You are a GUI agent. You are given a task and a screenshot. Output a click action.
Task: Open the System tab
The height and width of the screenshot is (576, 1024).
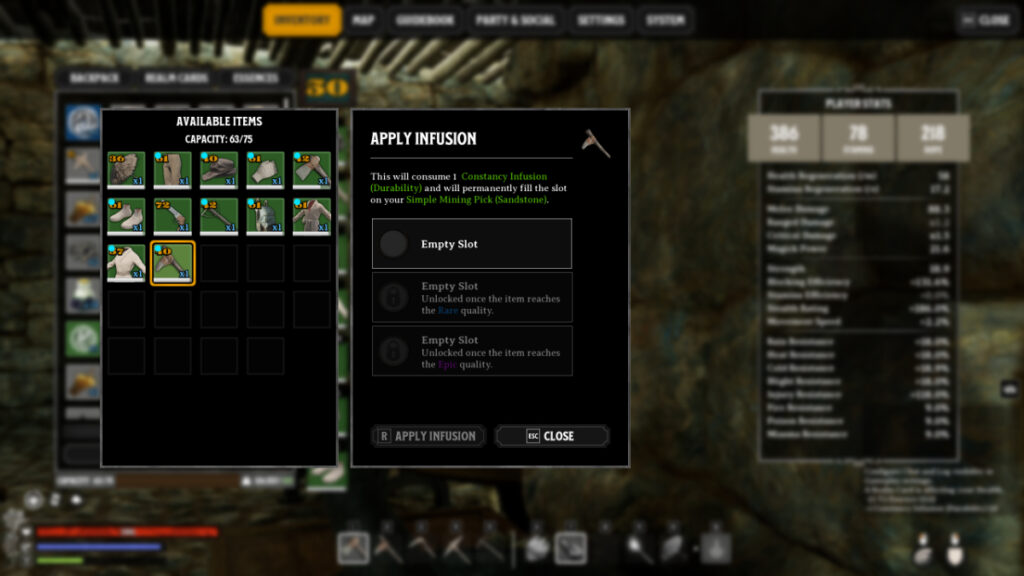(x=665, y=20)
